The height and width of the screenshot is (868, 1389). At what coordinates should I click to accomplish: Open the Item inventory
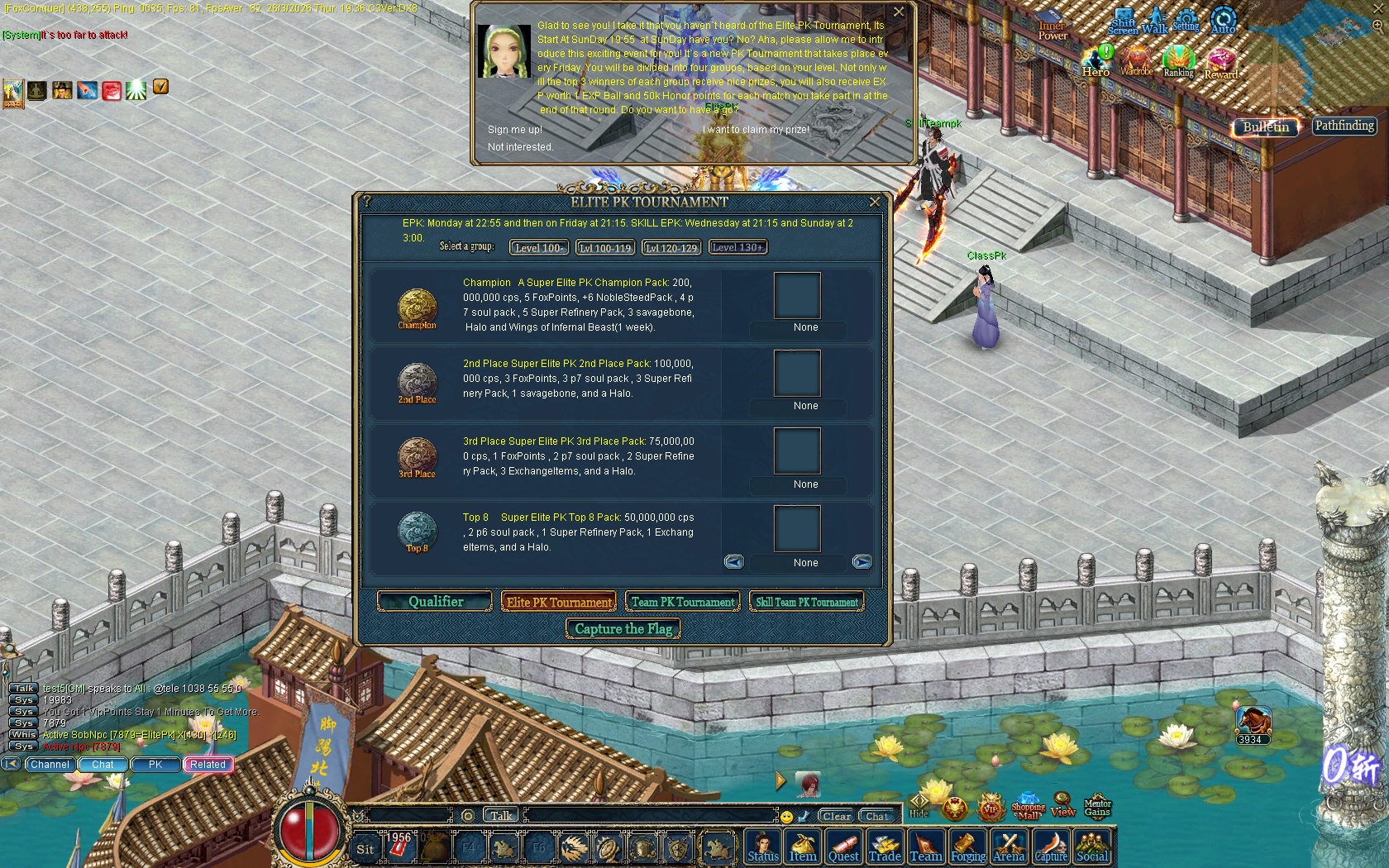802,848
